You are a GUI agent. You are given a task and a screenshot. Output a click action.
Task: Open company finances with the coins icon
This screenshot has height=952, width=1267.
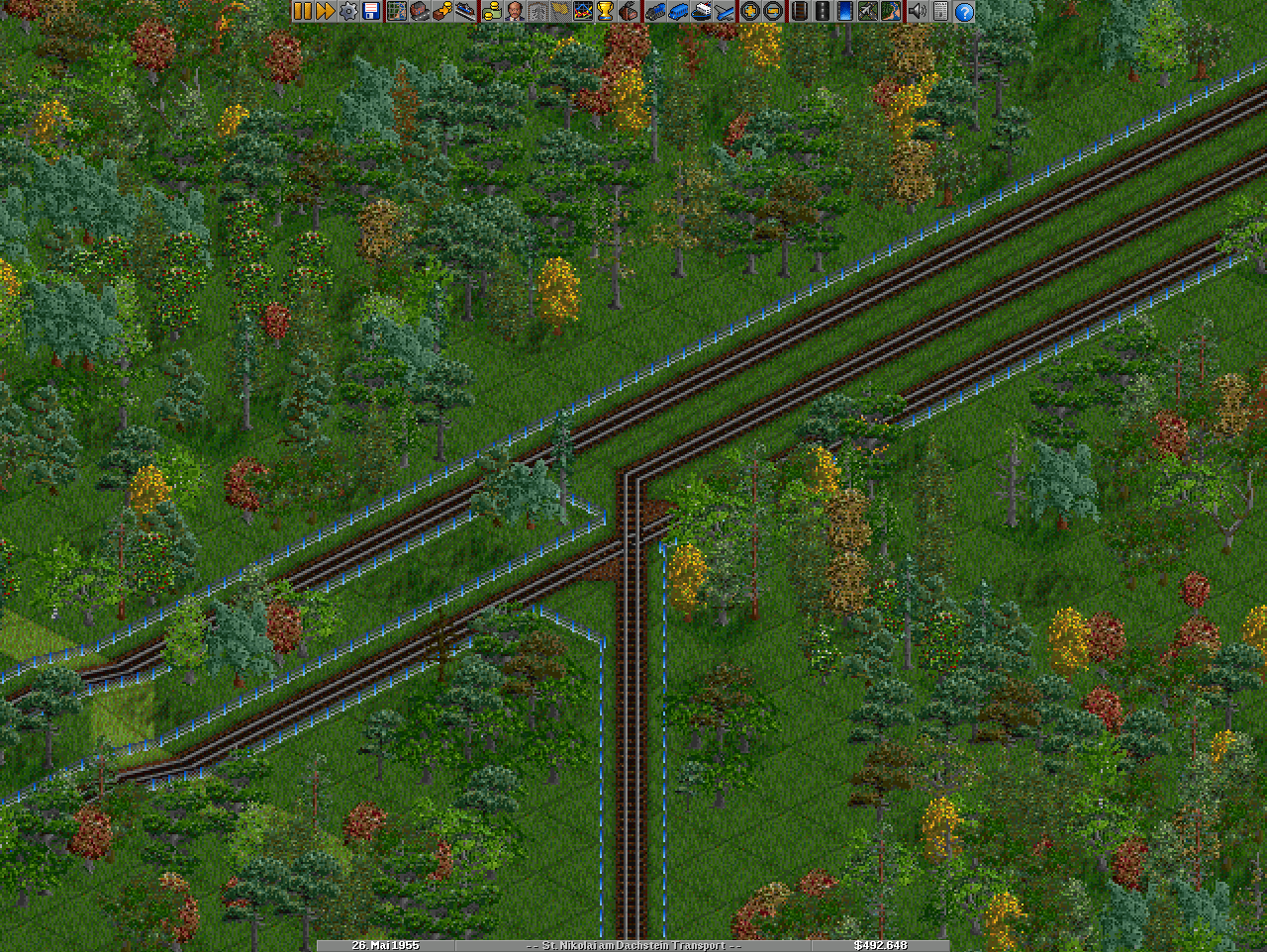(x=491, y=11)
